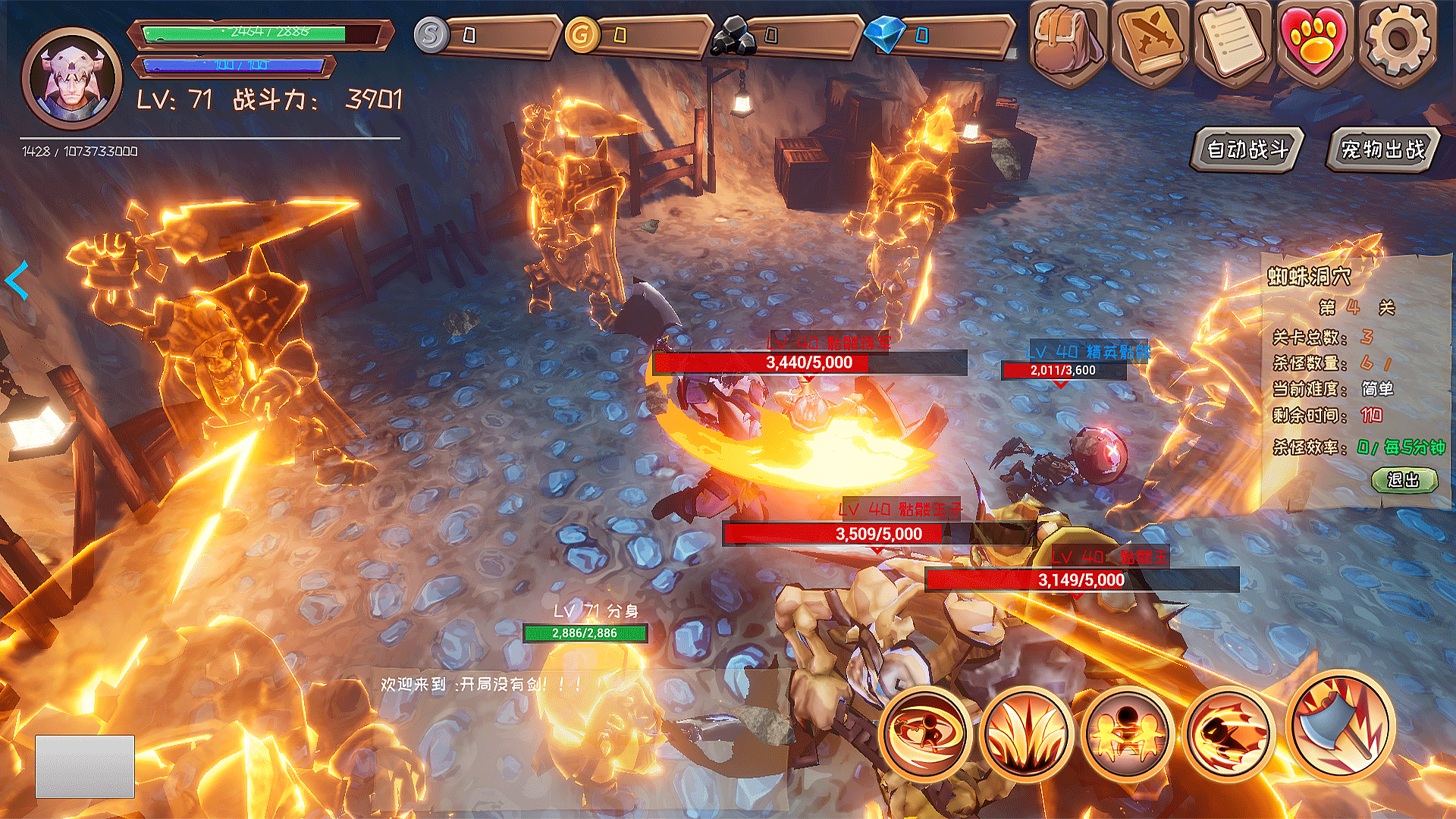Image resolution: width=1456 pixels, height=819 pixels.
Task: Open the backpack inventory
Action: 1068,42
